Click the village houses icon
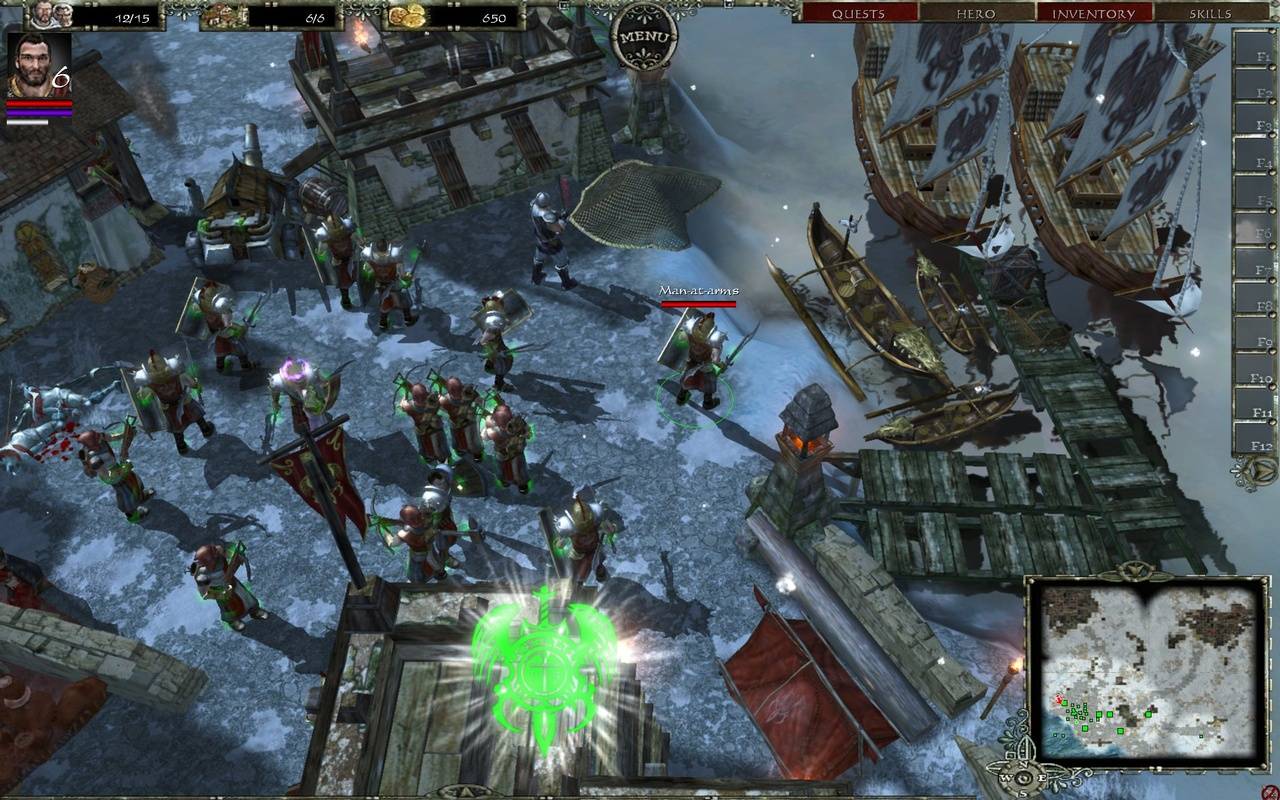Screen dimensions: 1280x800 224,15
